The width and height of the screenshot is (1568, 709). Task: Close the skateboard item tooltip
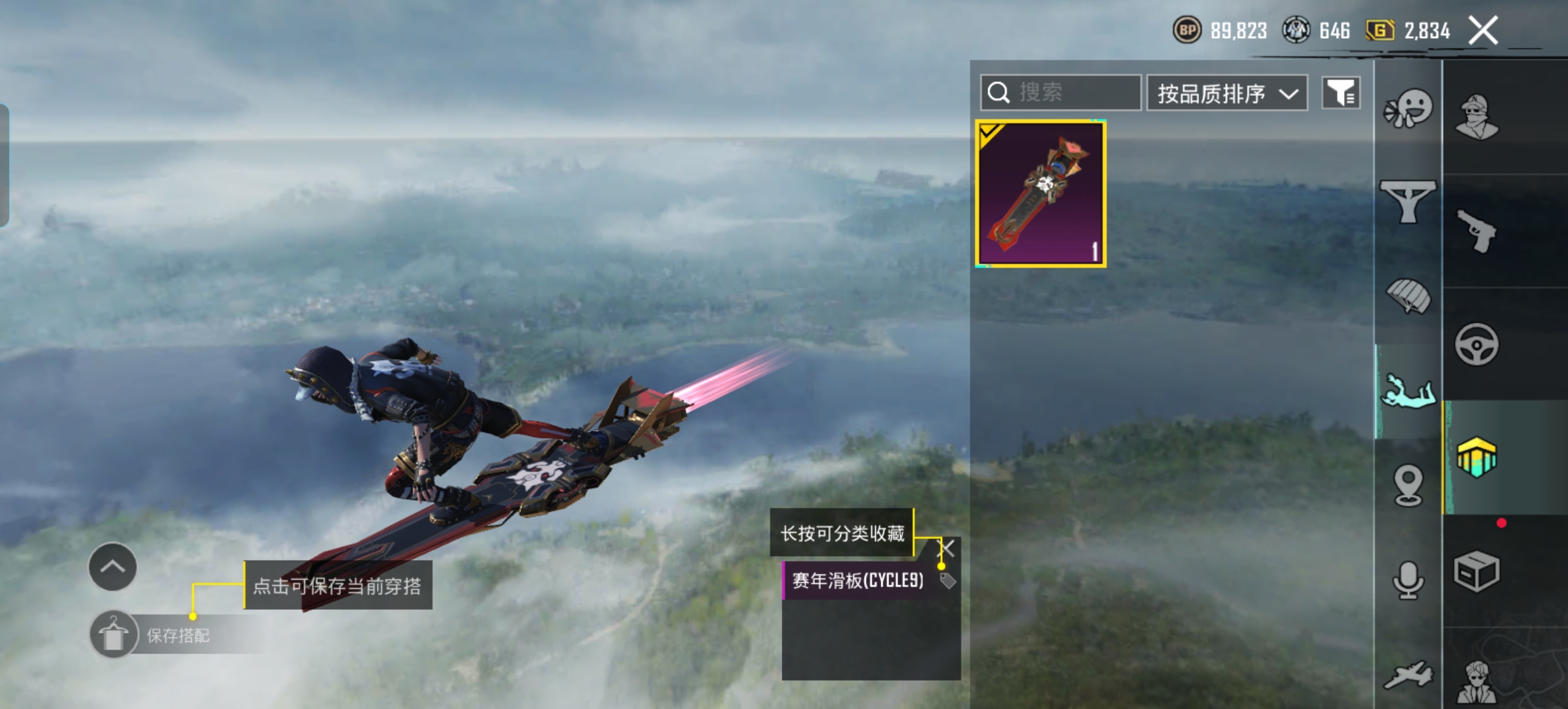(947, 548)
